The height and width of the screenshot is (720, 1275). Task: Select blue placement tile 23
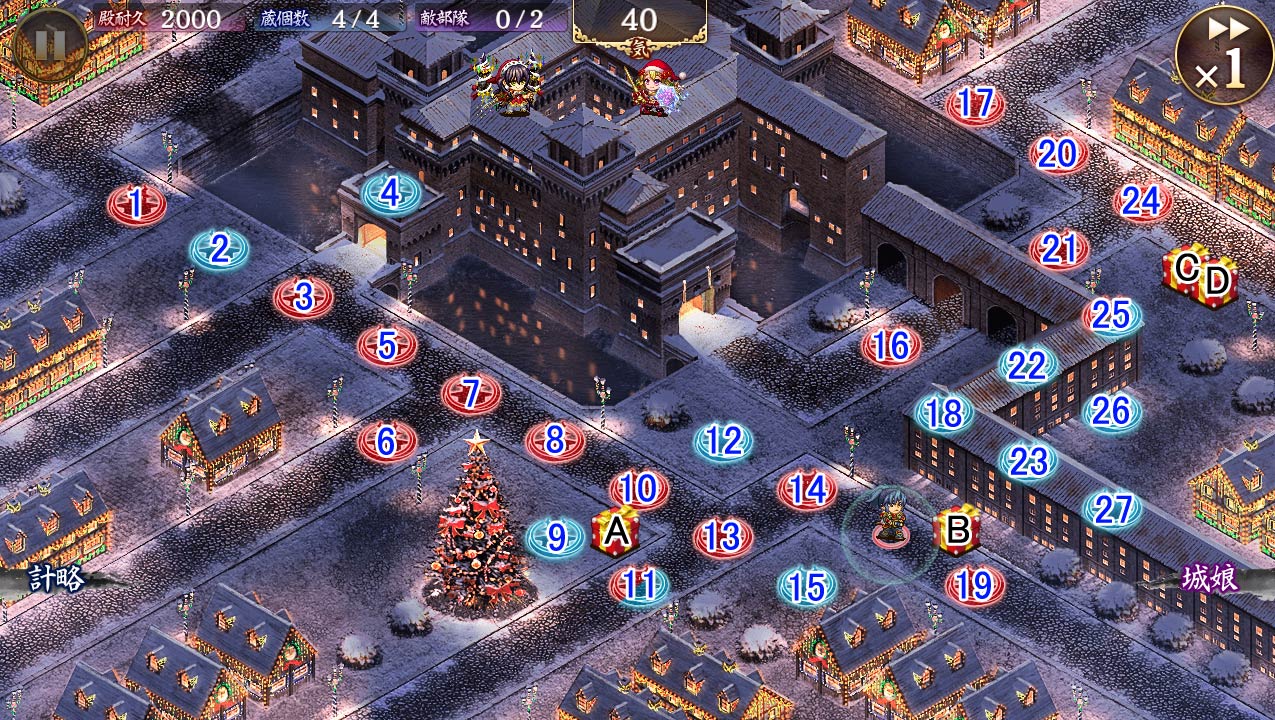point(1028,461)
